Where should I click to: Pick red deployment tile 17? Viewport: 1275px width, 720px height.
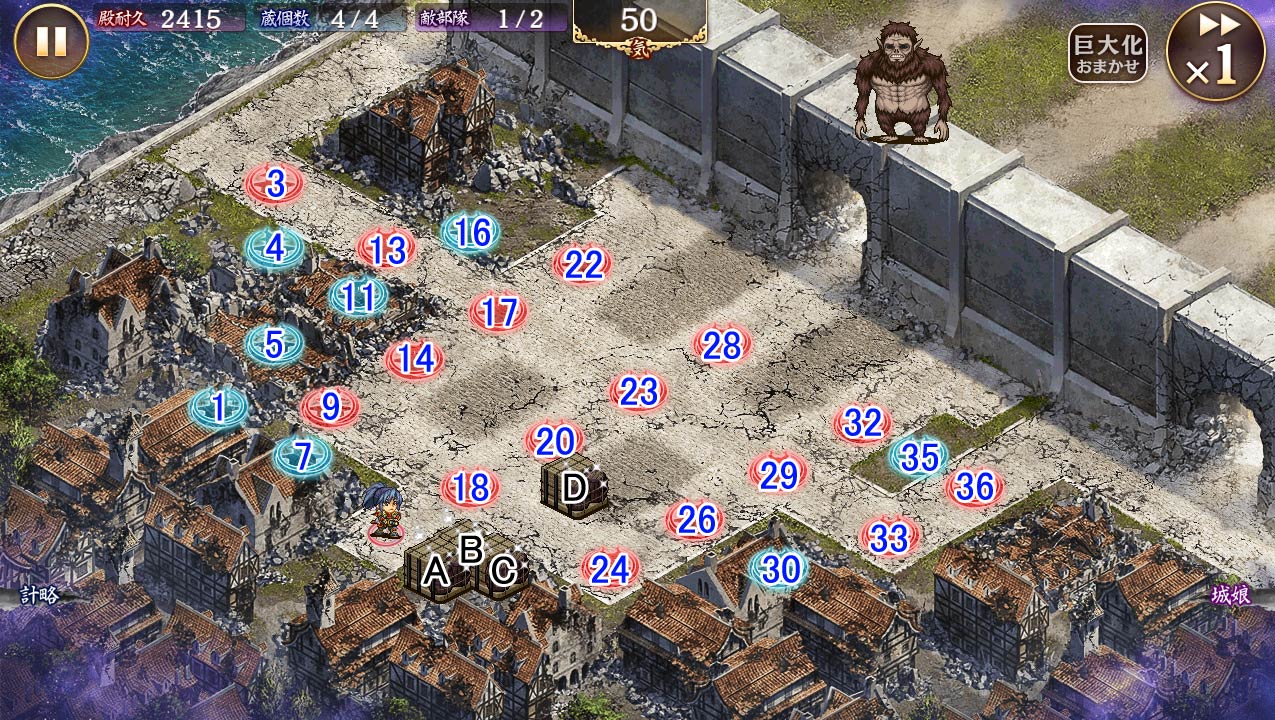[x=498, y=313]
